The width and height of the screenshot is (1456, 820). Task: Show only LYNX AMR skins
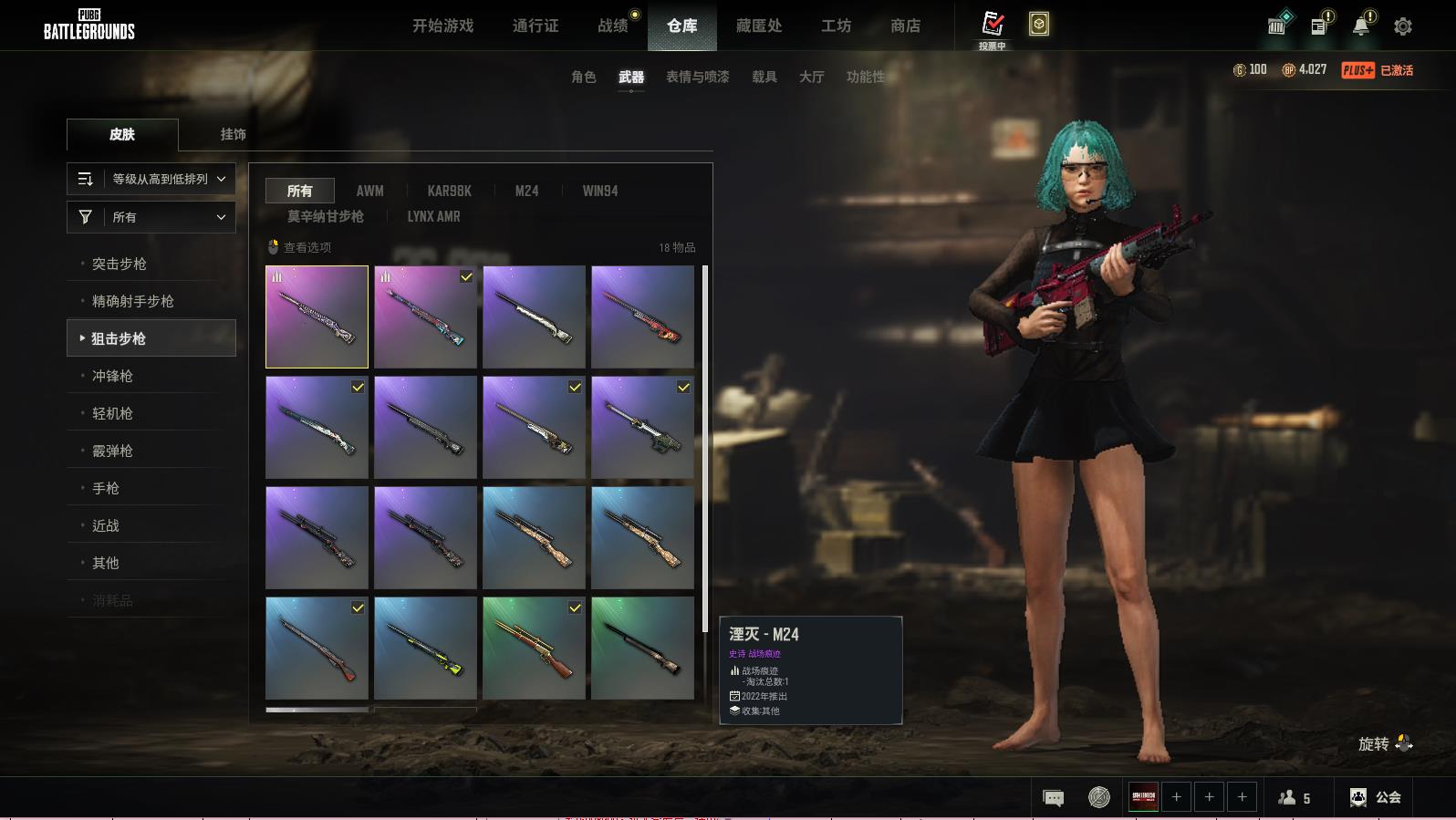pos(433,216)
